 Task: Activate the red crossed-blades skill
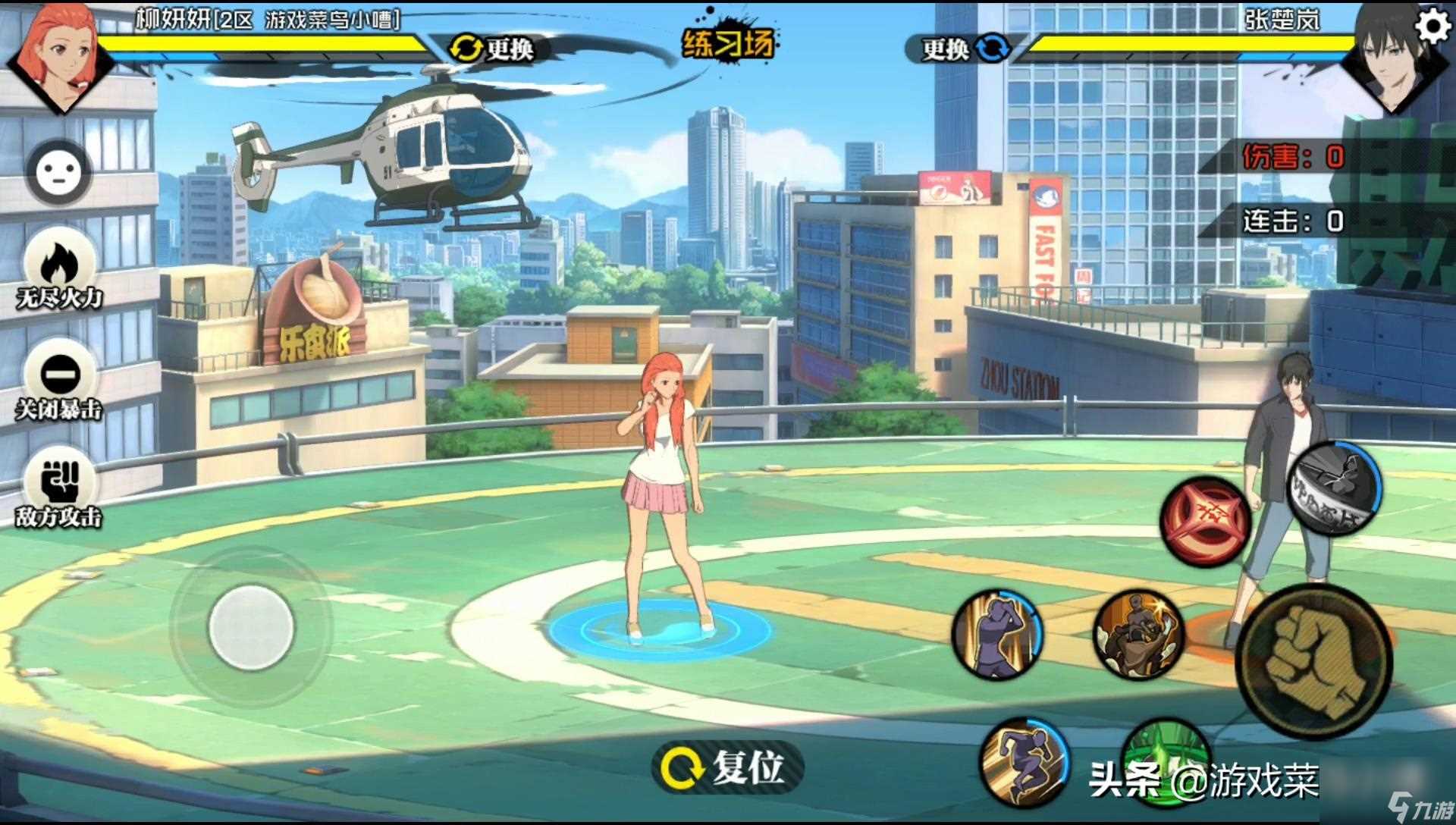pos(1205,520)
